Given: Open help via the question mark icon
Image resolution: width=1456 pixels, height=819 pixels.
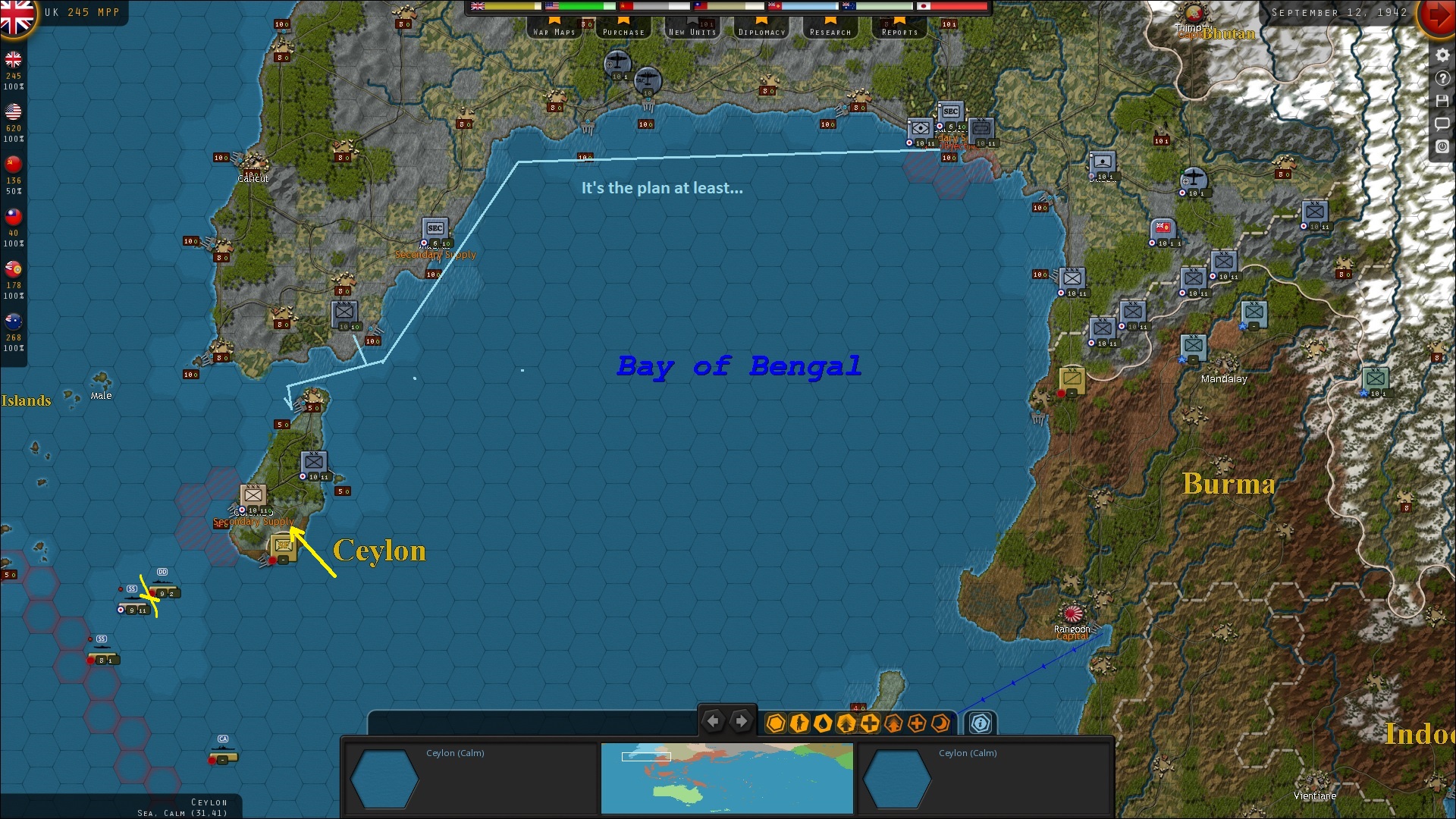Looking at the screenshot, I should (x=1442, y=77).
